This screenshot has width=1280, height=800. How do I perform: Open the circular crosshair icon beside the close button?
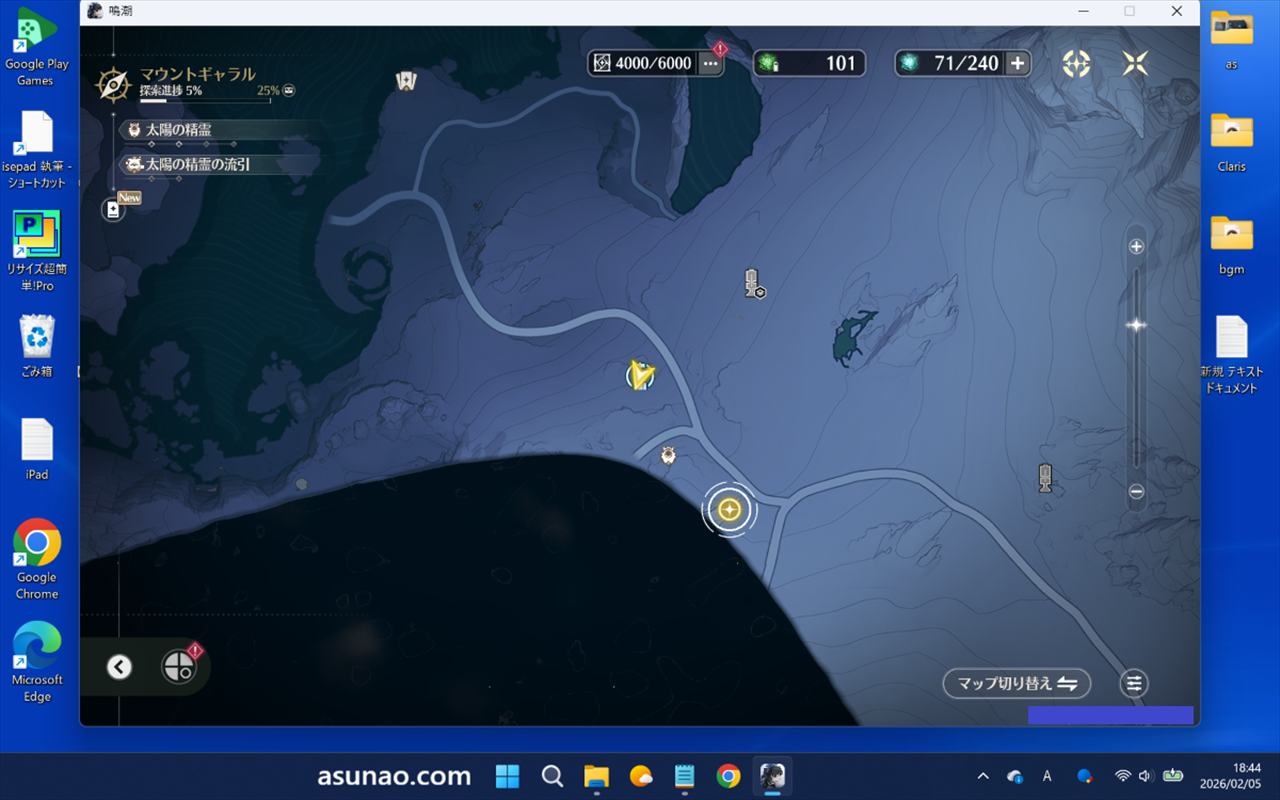tap(1076, 63)
